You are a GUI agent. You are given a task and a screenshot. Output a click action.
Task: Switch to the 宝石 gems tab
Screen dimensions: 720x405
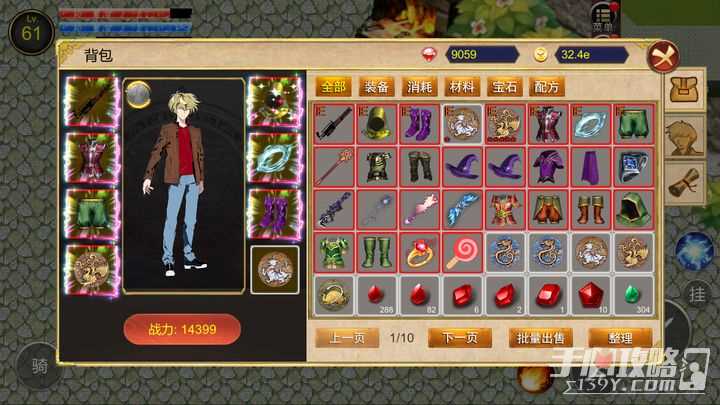[506, 87]
